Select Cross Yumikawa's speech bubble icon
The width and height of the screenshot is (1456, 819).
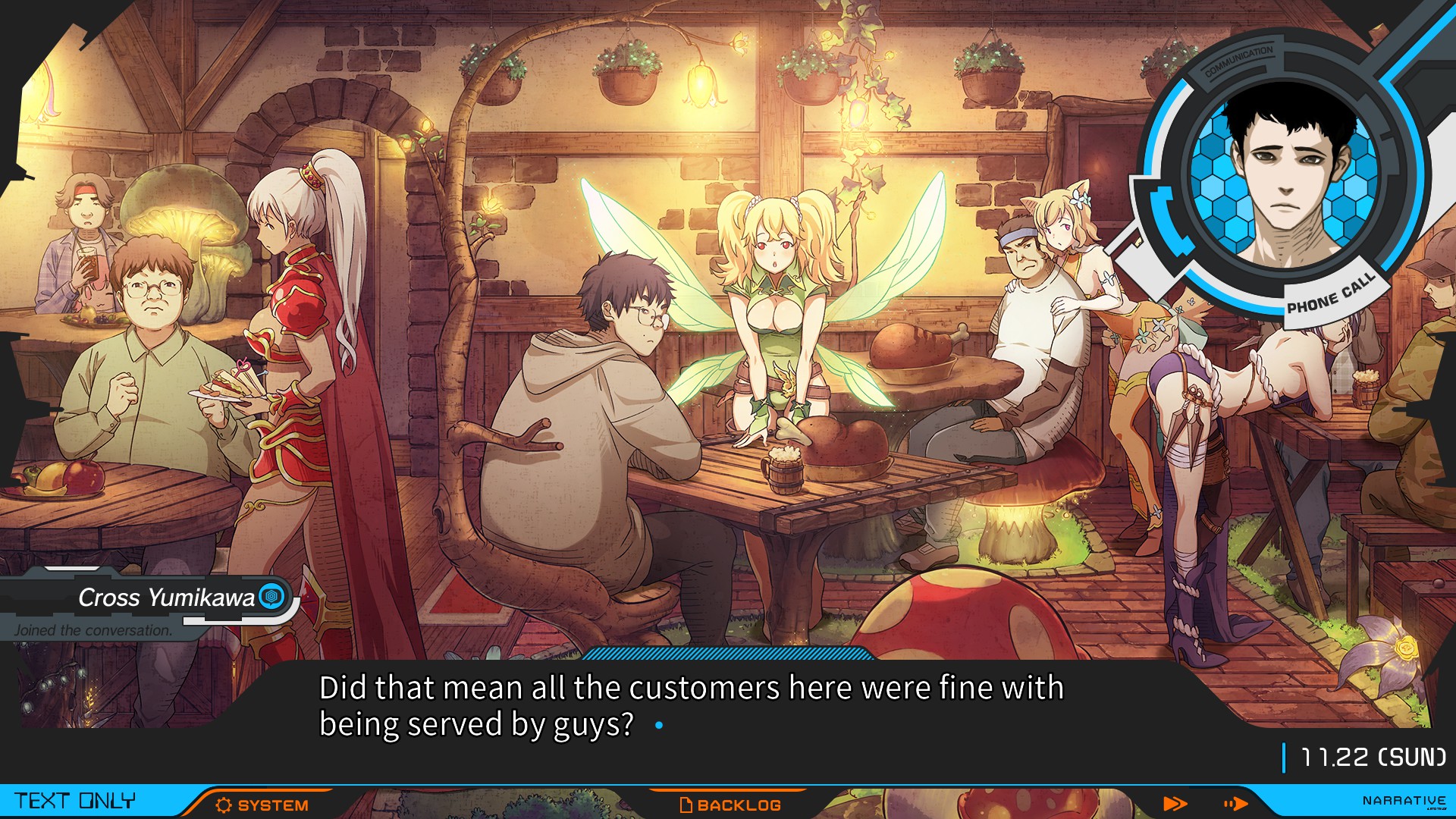(269, 598)
